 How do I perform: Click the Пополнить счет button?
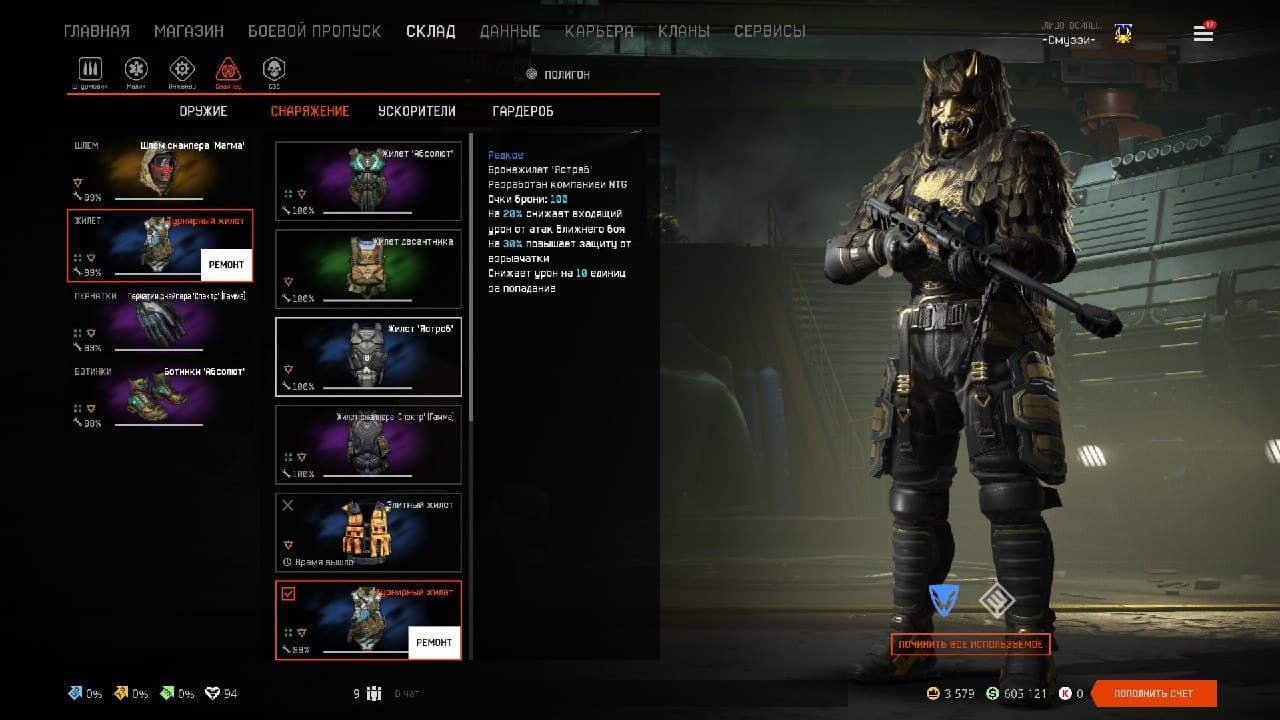pyautogui.click(x=1154, y=693)
